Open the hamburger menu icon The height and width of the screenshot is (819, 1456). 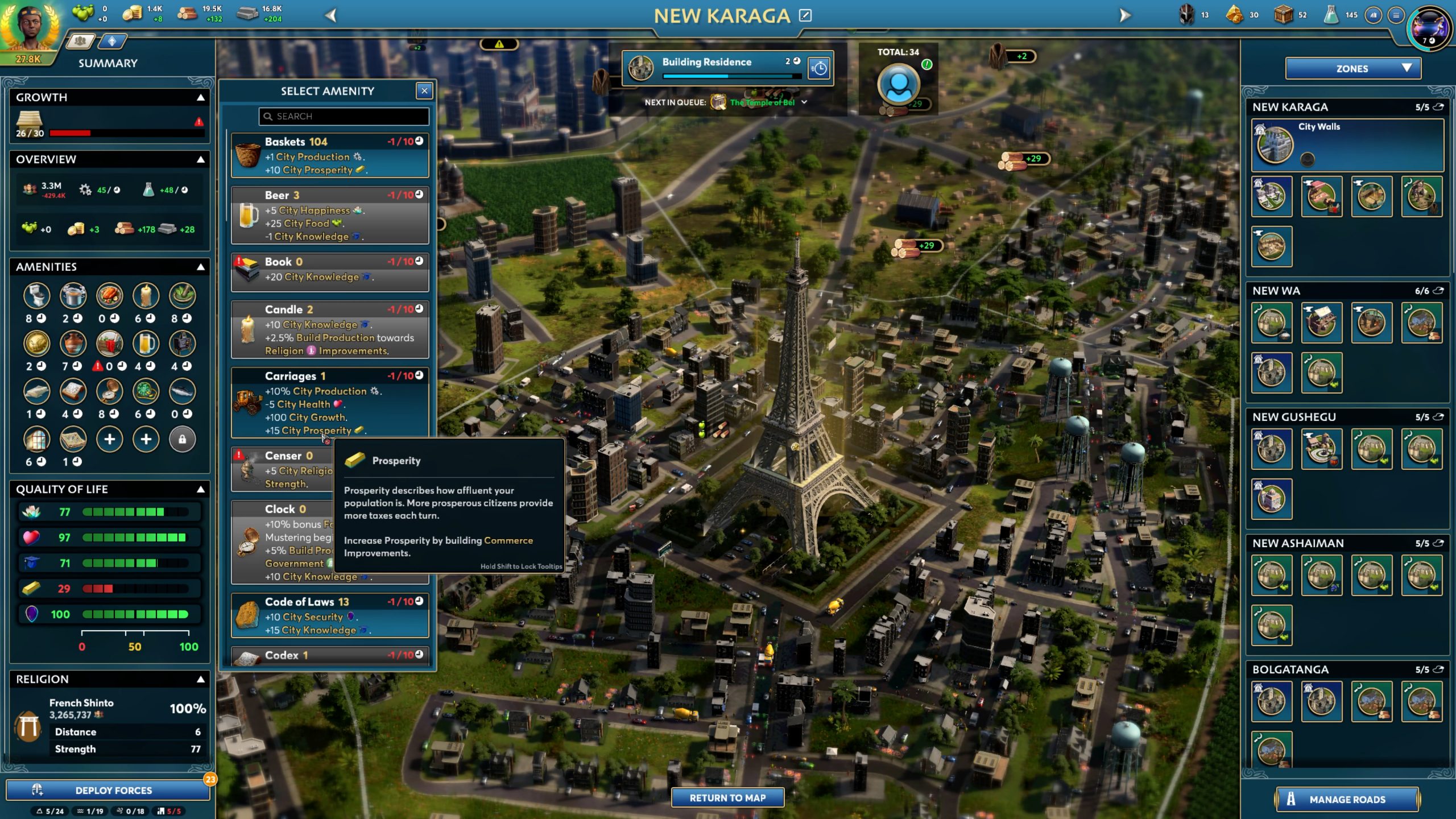click(x=1396, y=15)
